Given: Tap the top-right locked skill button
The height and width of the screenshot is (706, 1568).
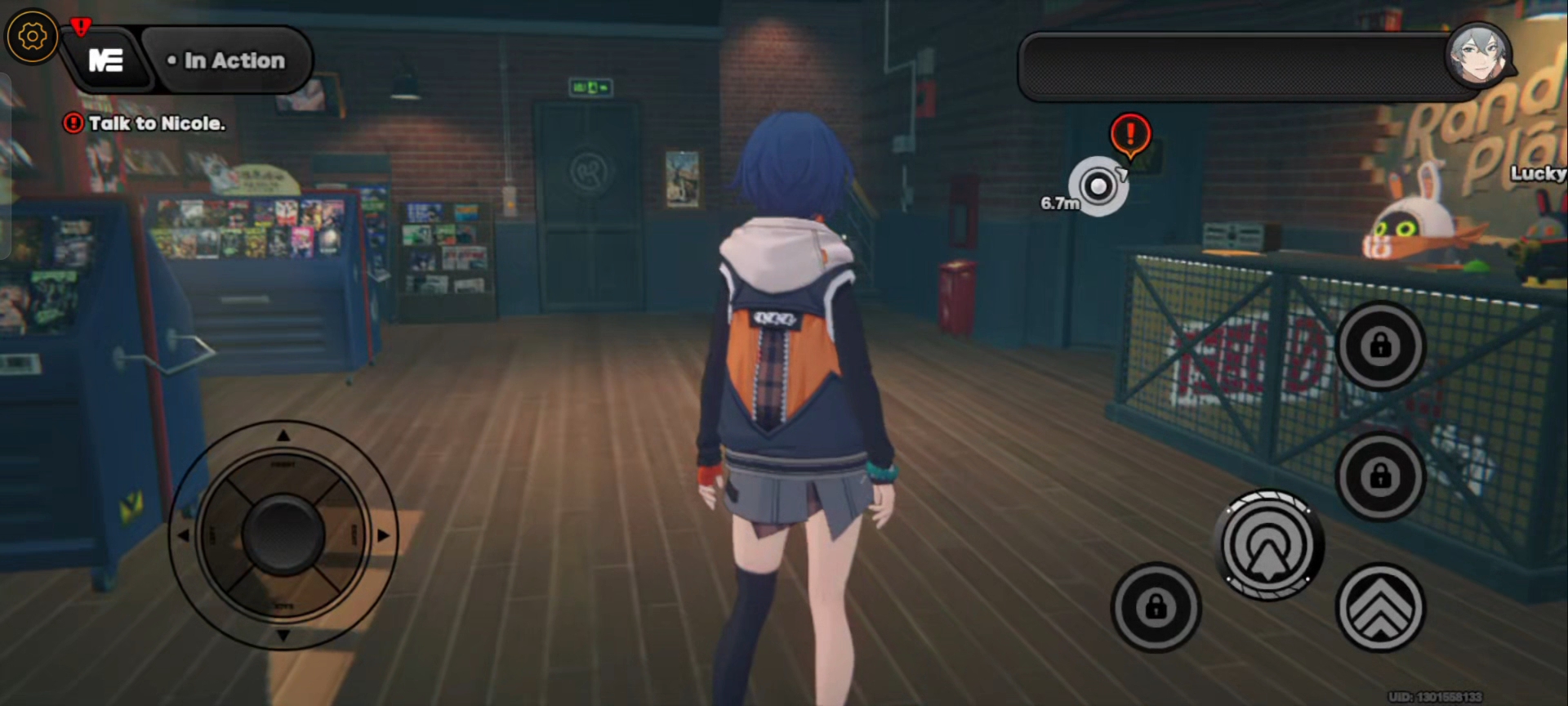Looking at the screenshot, I should 1380,345.
